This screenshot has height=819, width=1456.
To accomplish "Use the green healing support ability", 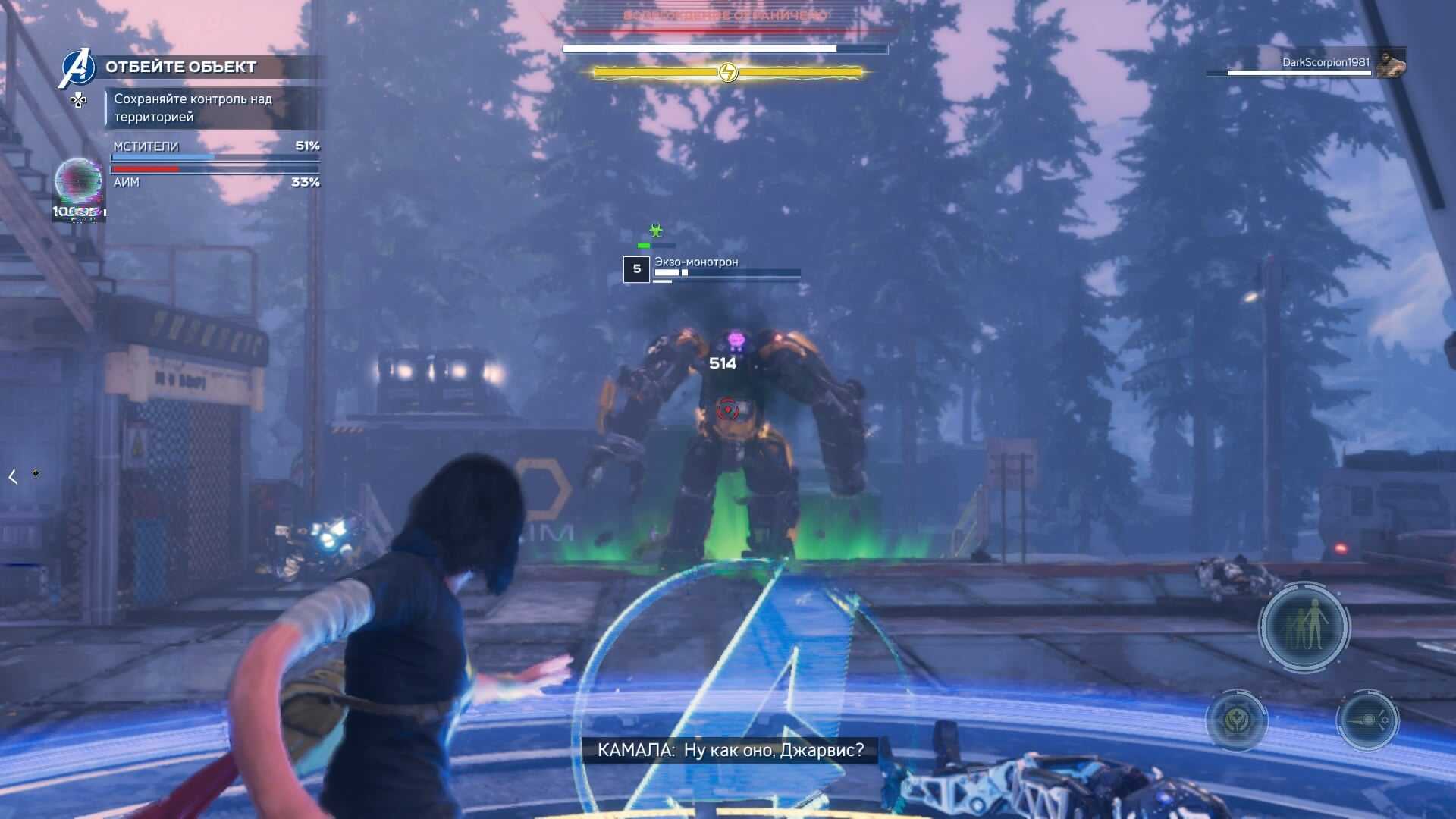I will point(1236,719).
